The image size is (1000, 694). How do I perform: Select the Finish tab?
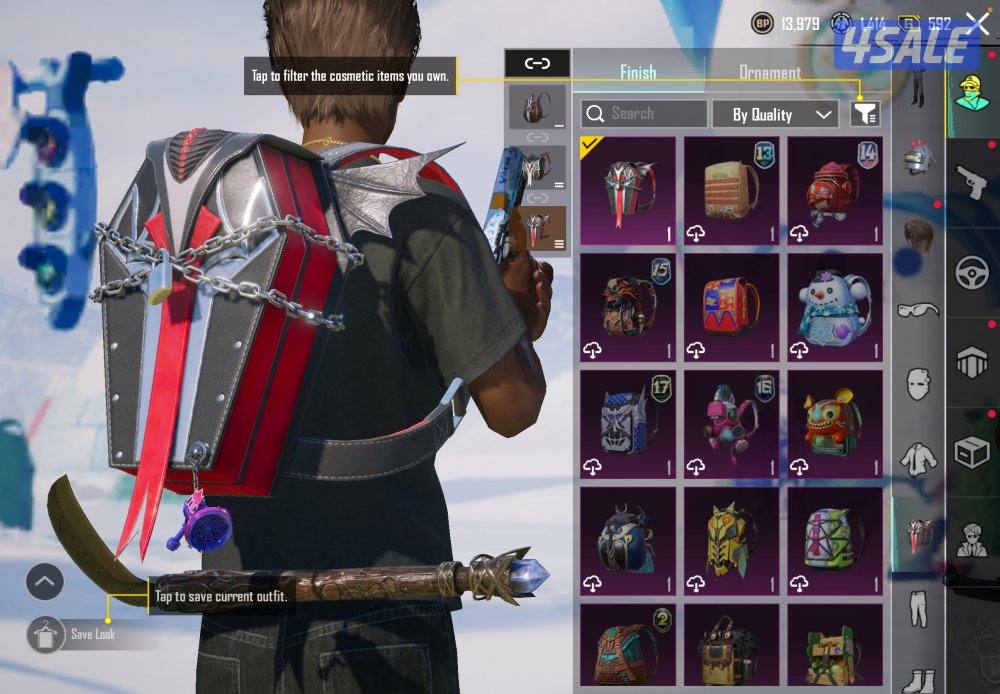coord(638,72)
